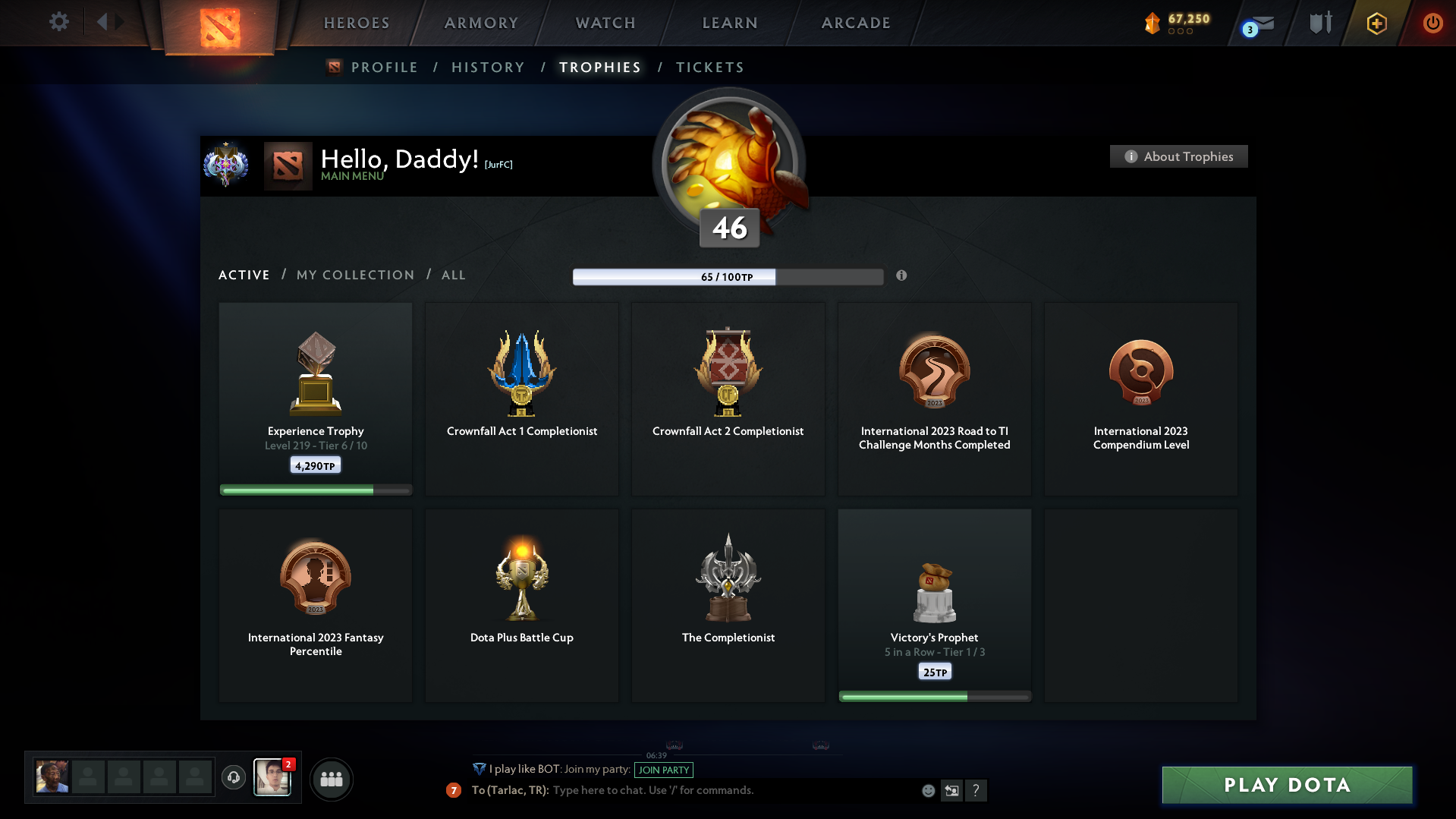1456x819 pixels.
Task: Switch to the ARMORY tab
Action: (x=480, y=23)
